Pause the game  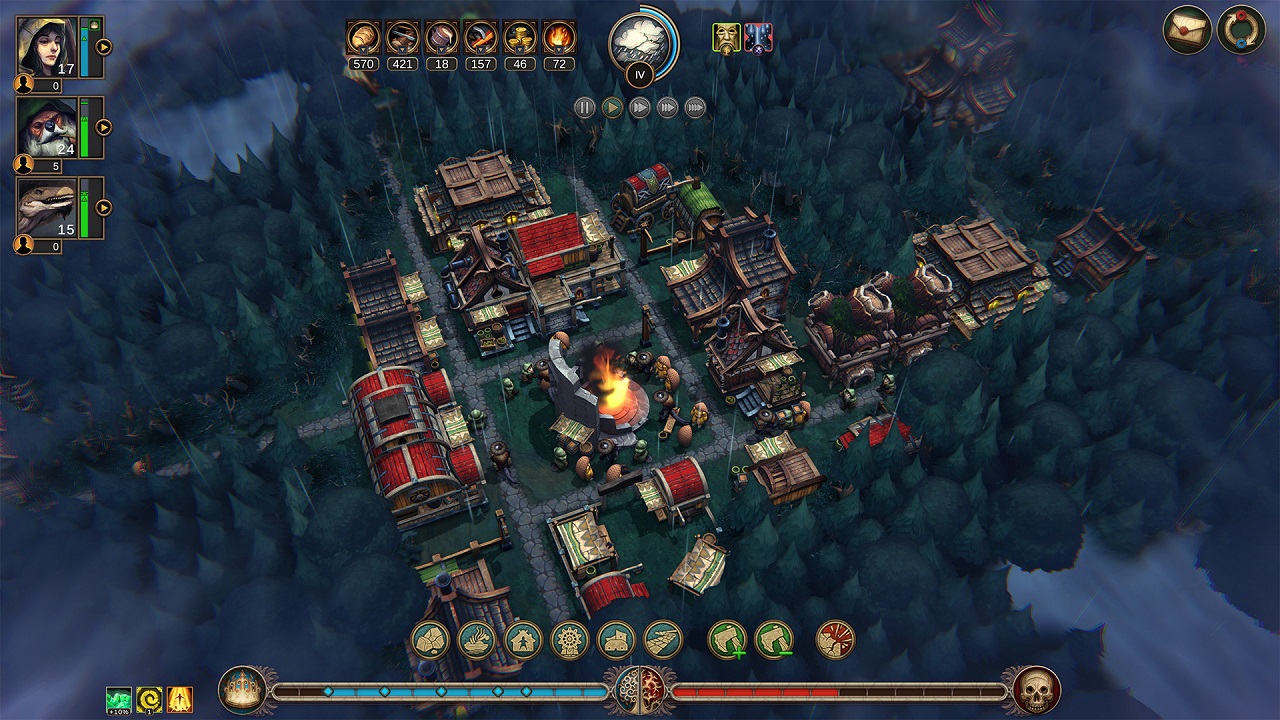click(x=585, y=107)
